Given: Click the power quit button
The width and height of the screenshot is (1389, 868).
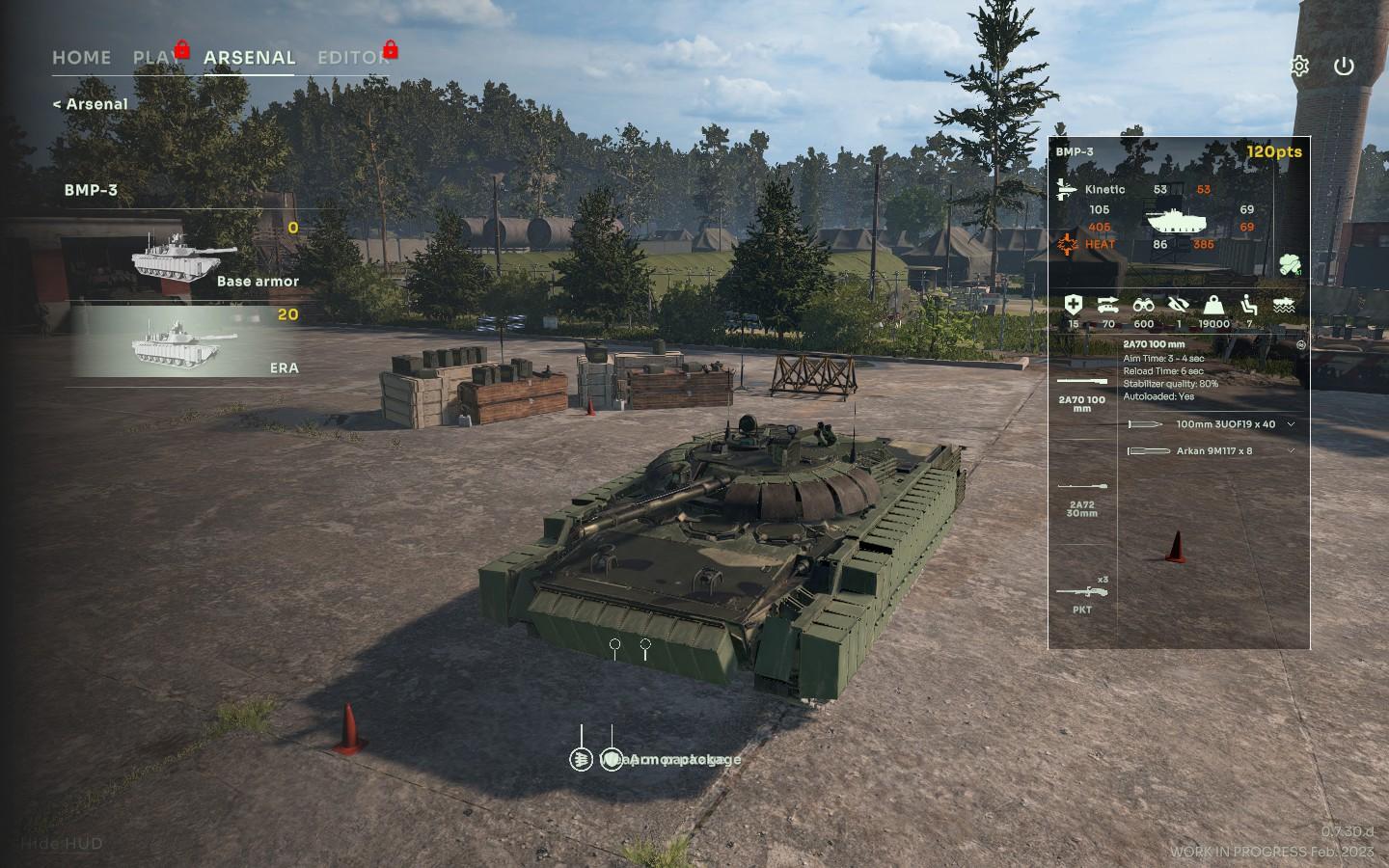Looking at the screenshot, I should (1344, 67).
